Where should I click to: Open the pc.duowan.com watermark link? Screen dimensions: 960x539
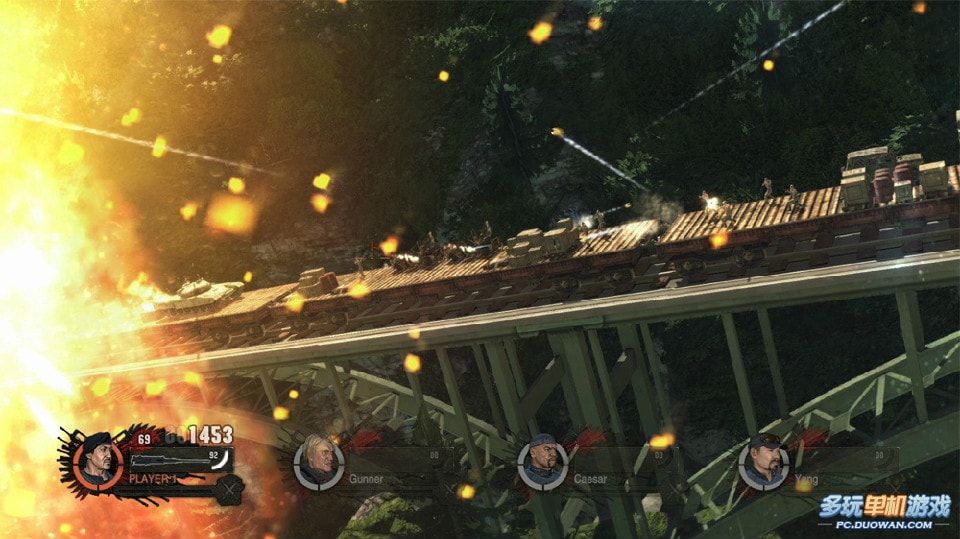[x=883, y=524]
